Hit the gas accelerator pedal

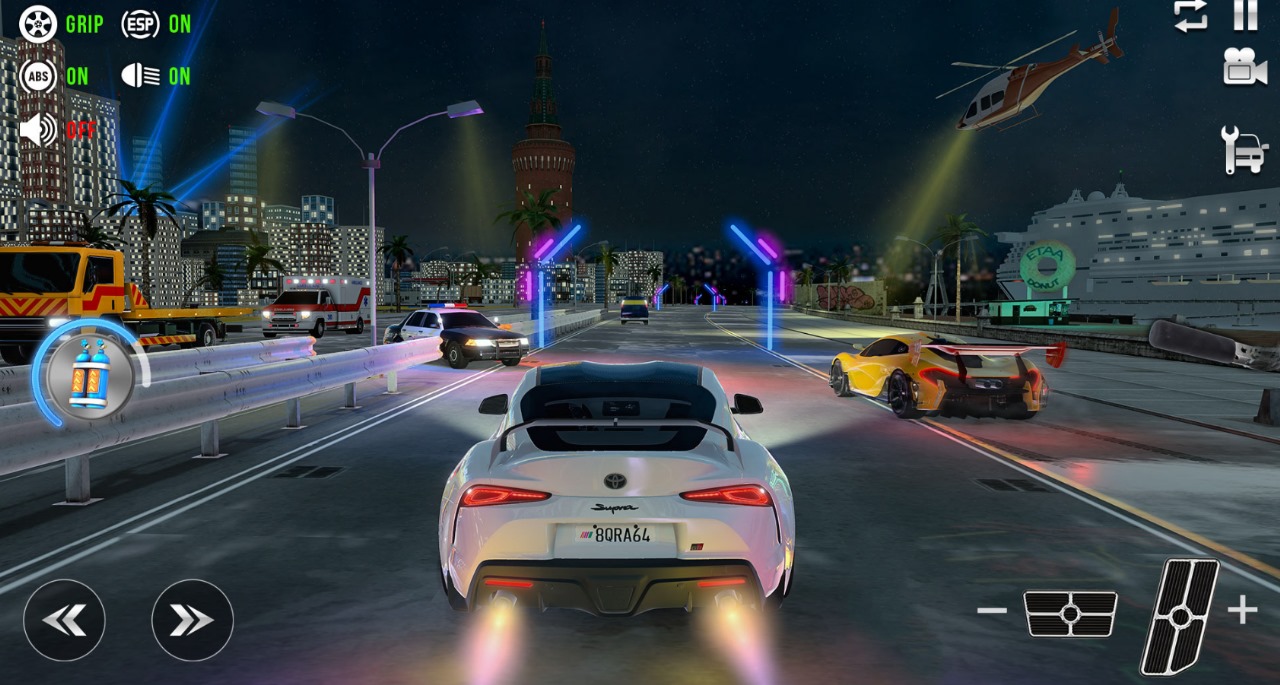[x=1181, y=615]
